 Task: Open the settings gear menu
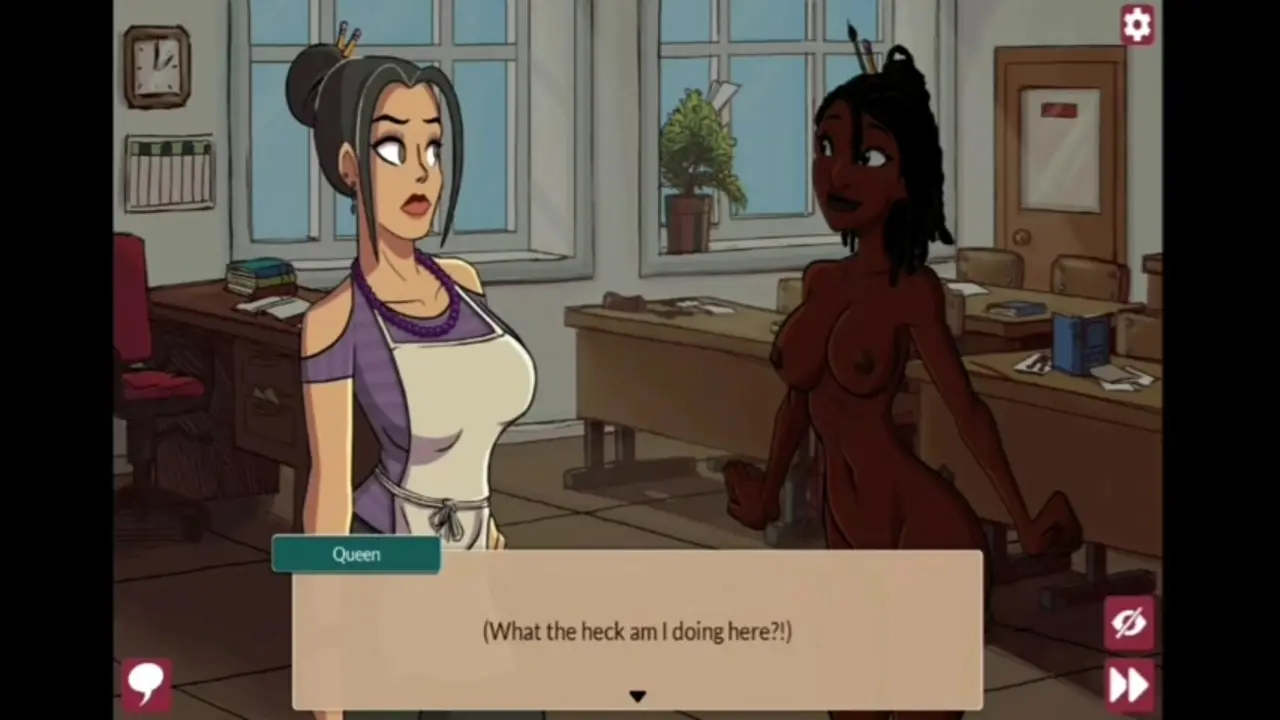click(1136, 24)
